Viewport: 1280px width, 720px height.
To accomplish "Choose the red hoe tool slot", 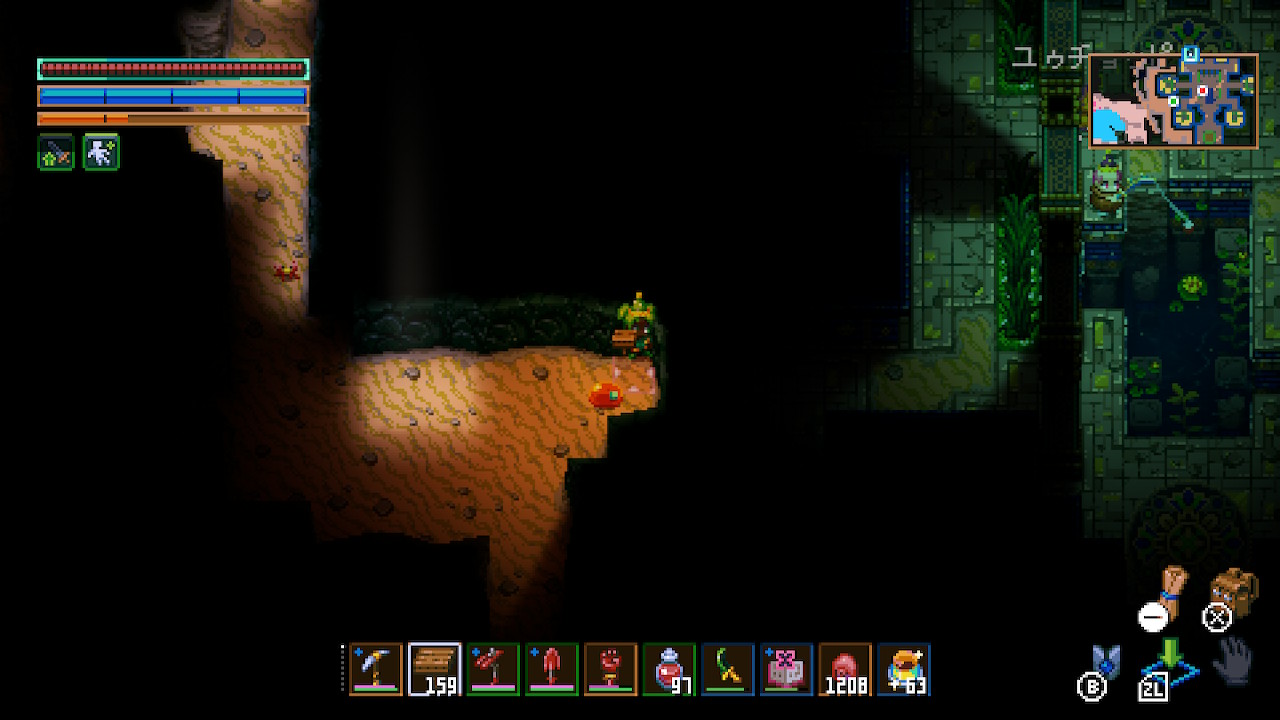I will point(493,668).
